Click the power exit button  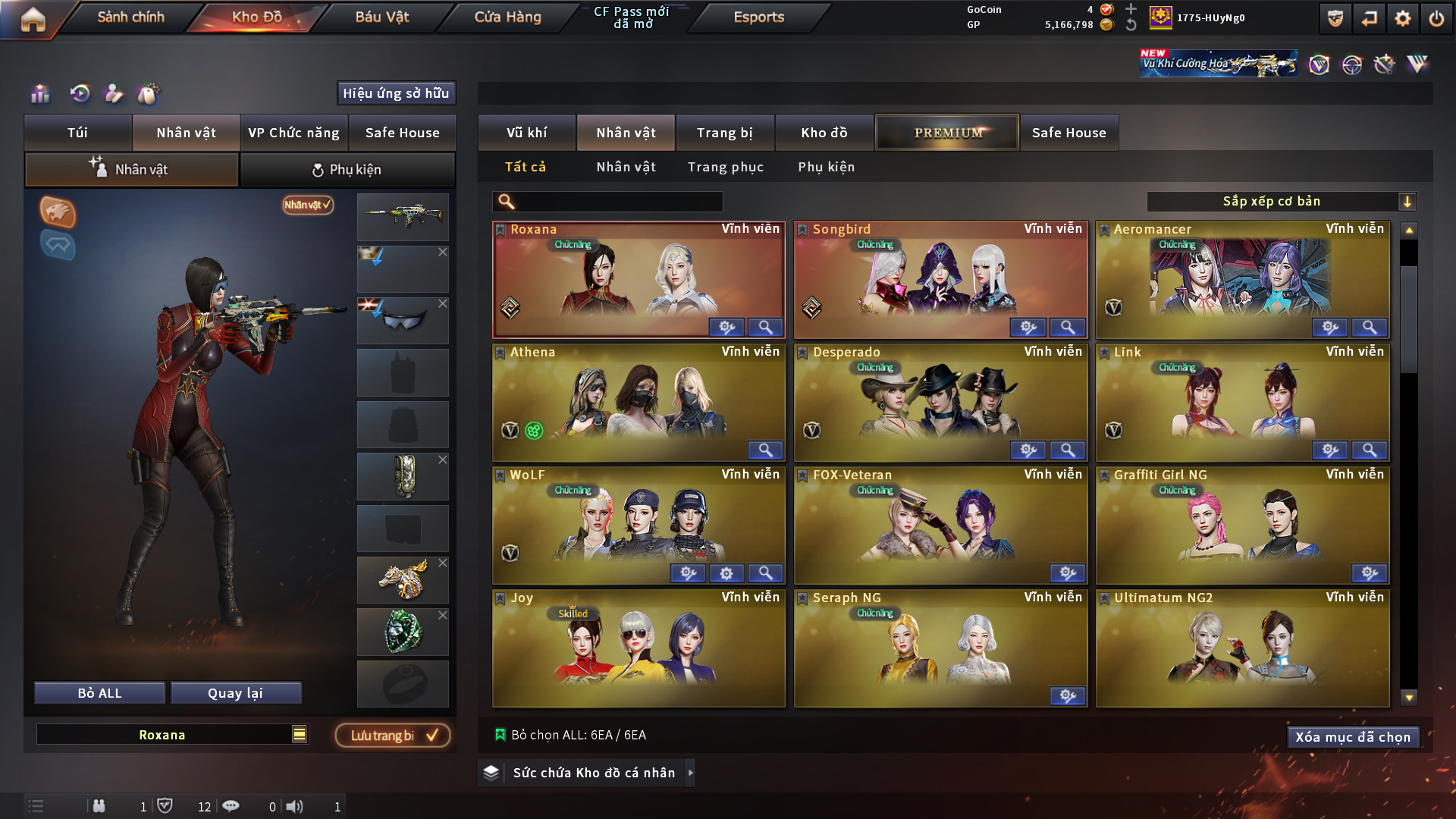click(1436, 18)
